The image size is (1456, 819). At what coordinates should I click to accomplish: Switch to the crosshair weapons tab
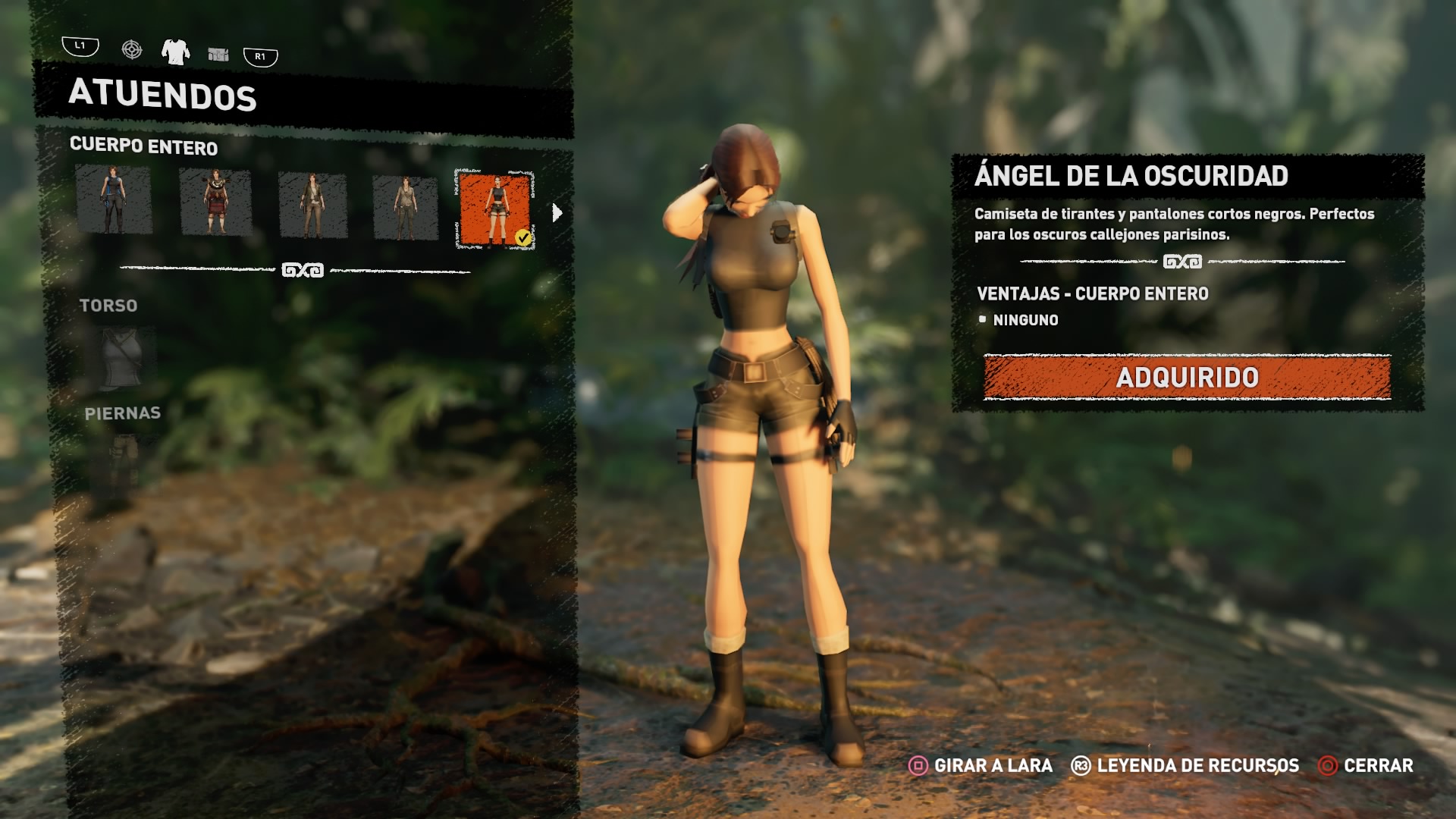pyautogui.click(x=132, y=50)
